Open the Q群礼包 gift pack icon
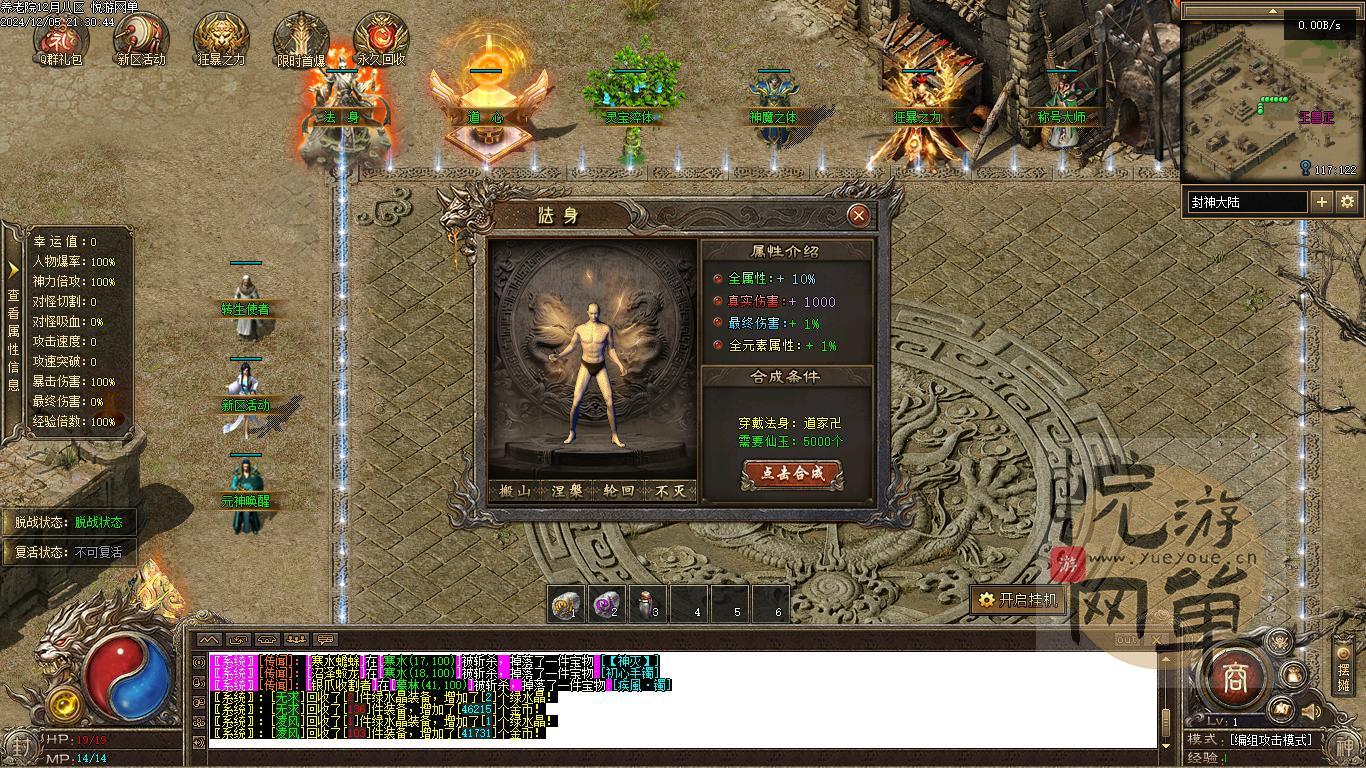1366x768 pixels. tap(61, 40)
